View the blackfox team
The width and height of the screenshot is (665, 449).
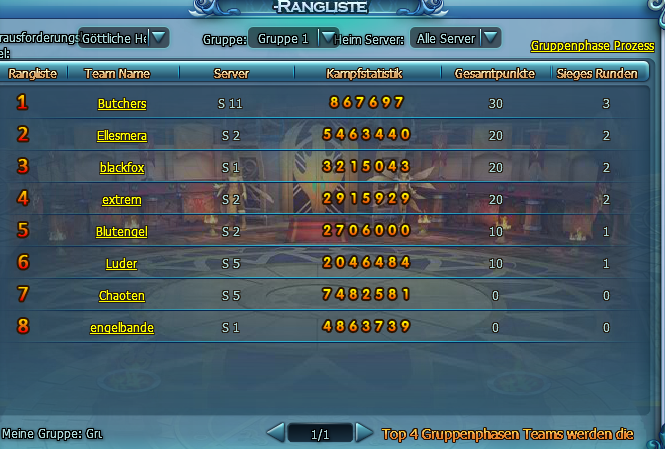[x=122, y=168]
